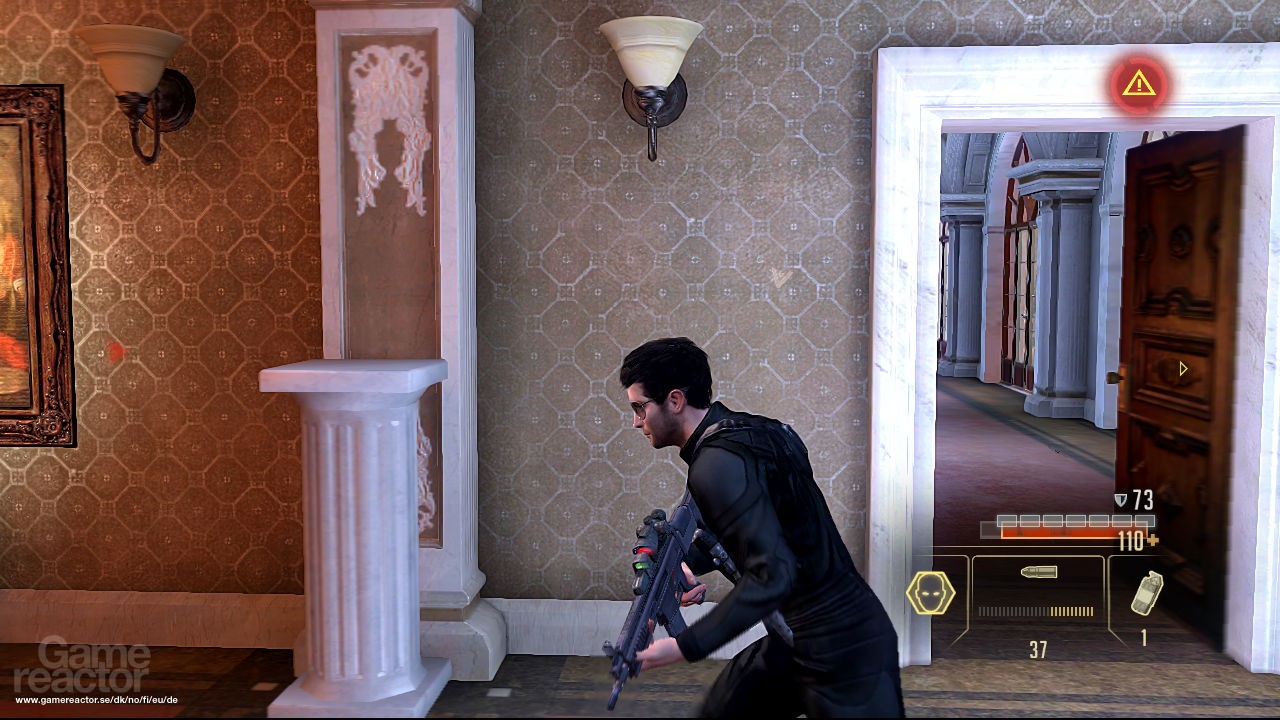The image size is (1280, 720).
Task: Expand the grenade count readout showing 1
Action: [x=1143, y=636]
